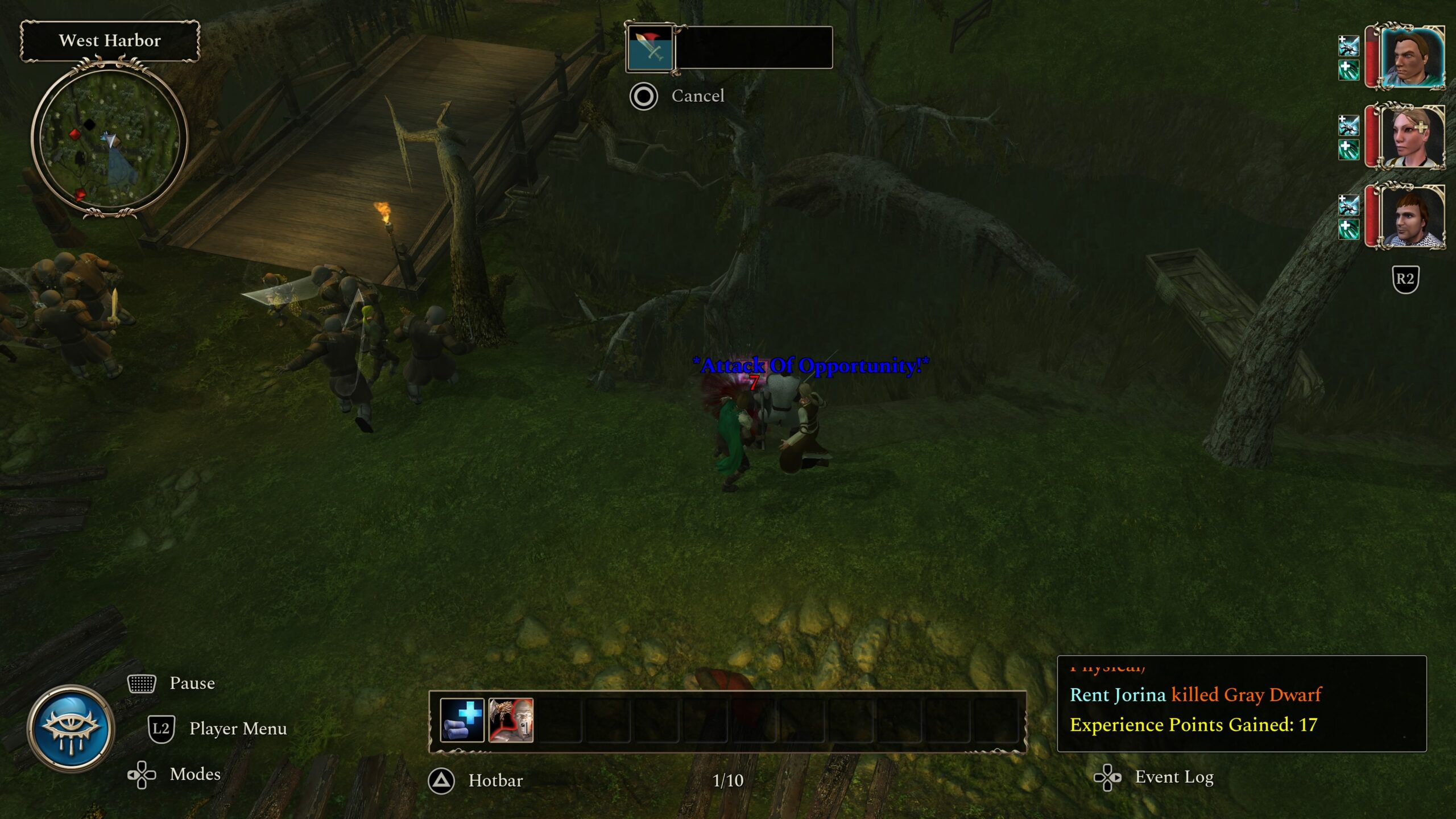
Task: Activate the barbarian rage axe ability
Action: [x=511, y=721]
